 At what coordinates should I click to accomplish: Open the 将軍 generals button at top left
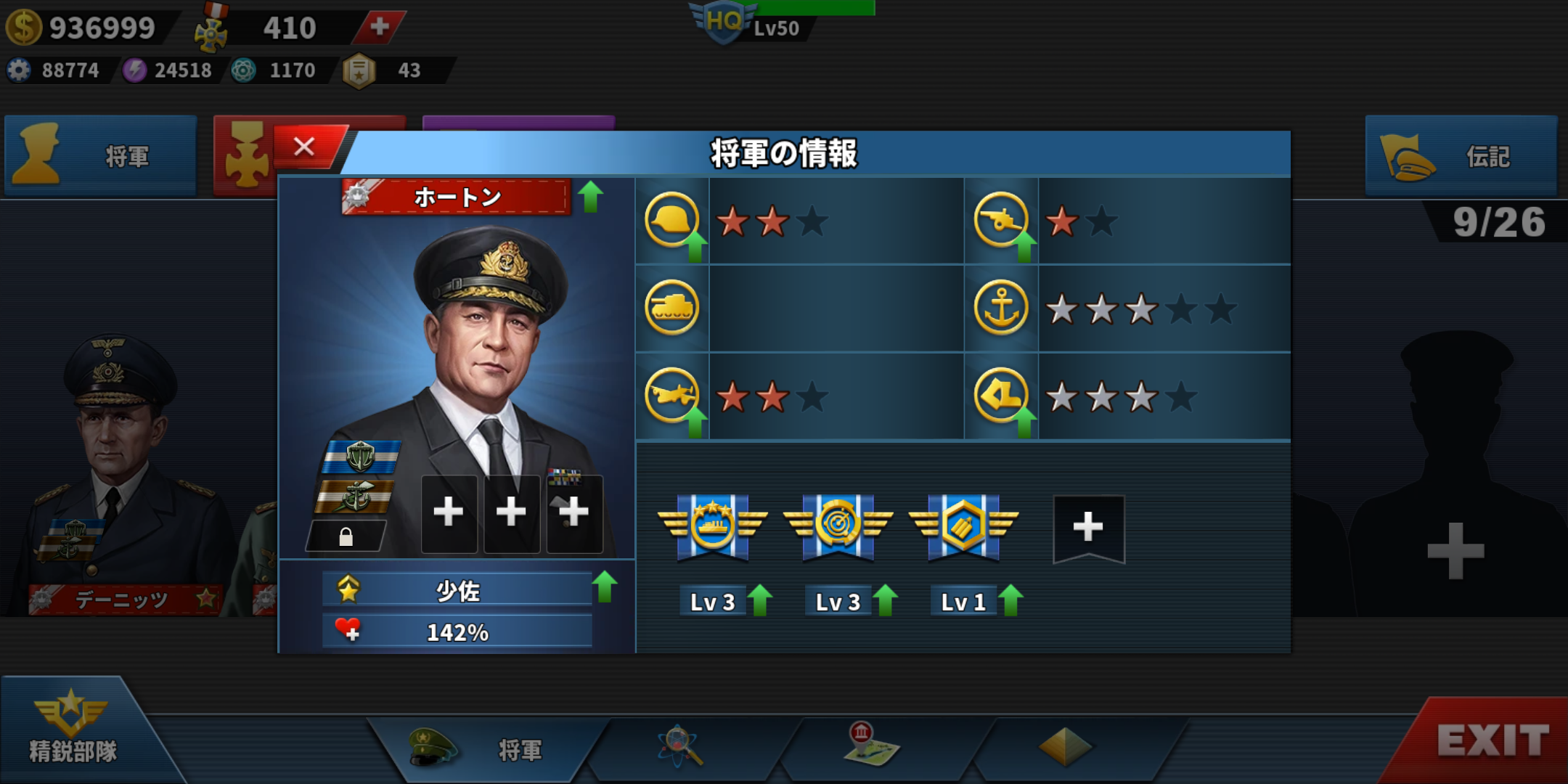pyautogui.click(x=101, y=155)
